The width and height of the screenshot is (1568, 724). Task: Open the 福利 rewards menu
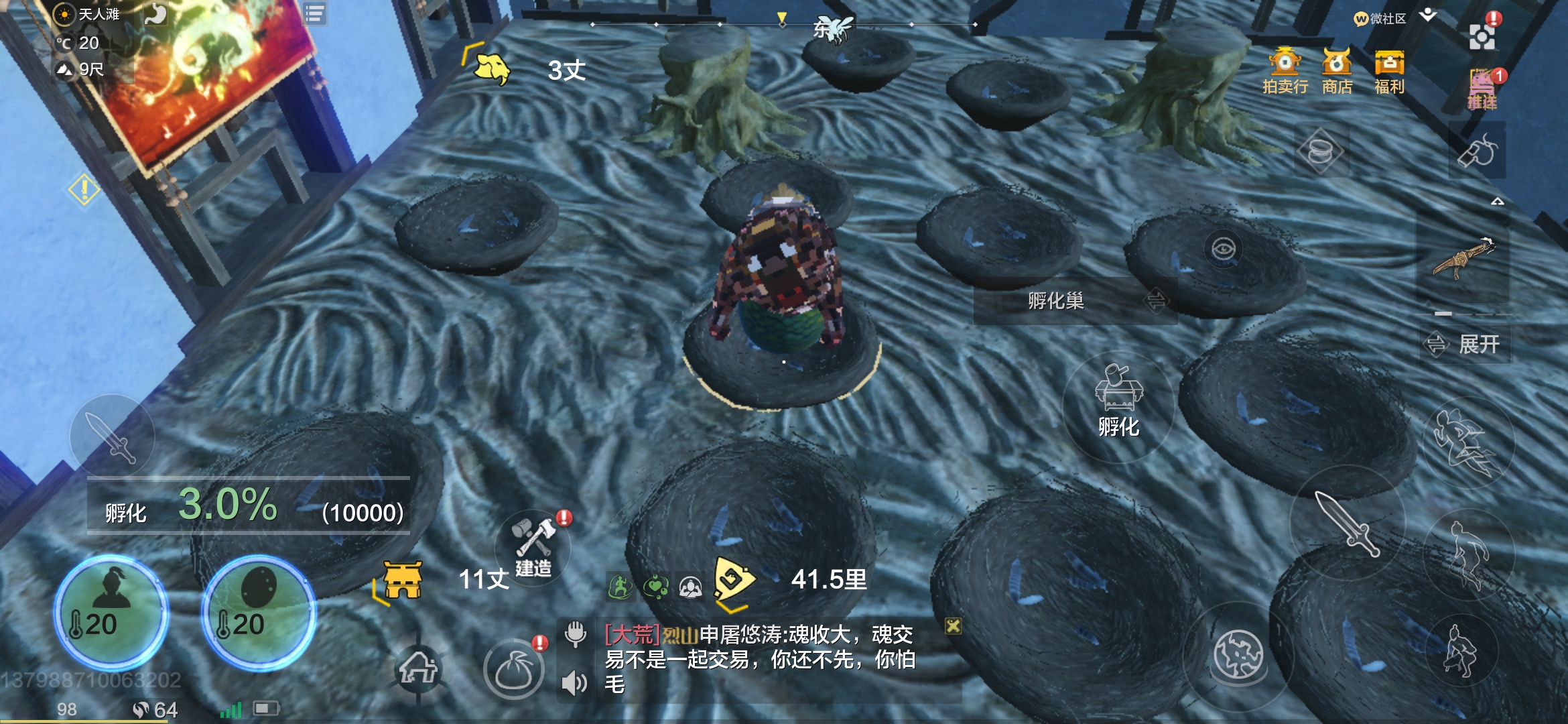[1389, 71]
